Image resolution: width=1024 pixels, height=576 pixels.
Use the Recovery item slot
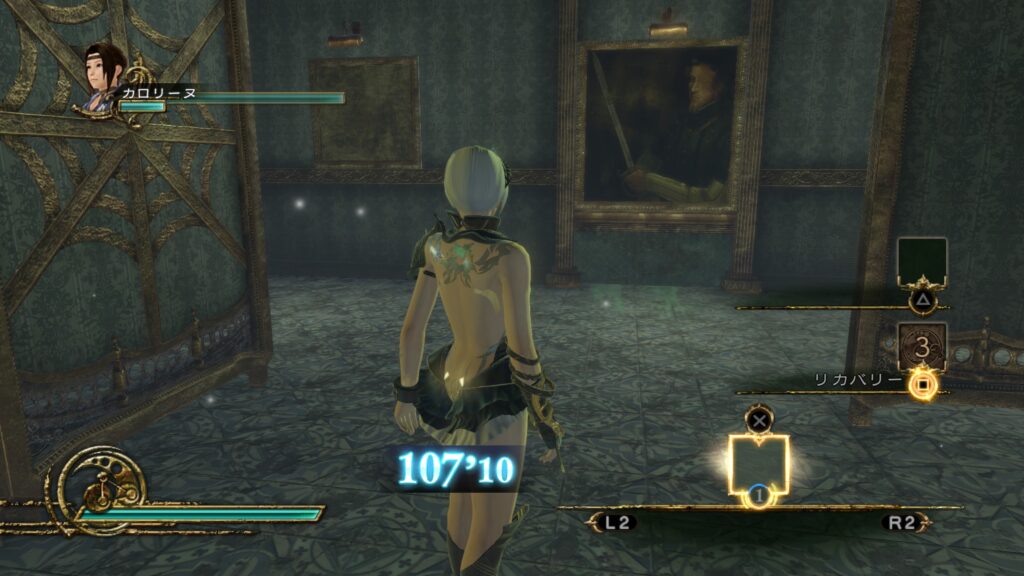(921, 347)
